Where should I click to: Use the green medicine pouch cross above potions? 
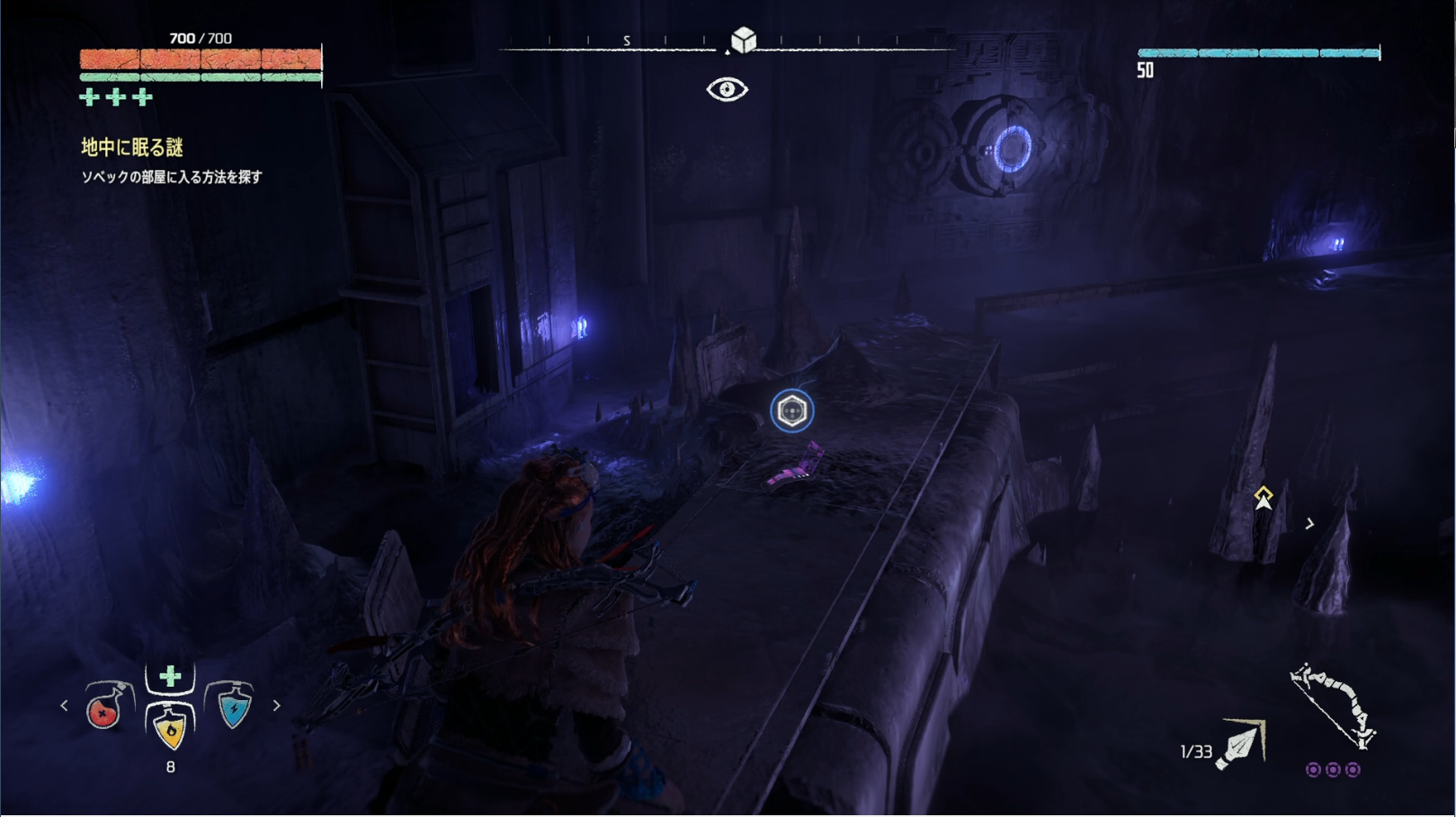(170, 676)
